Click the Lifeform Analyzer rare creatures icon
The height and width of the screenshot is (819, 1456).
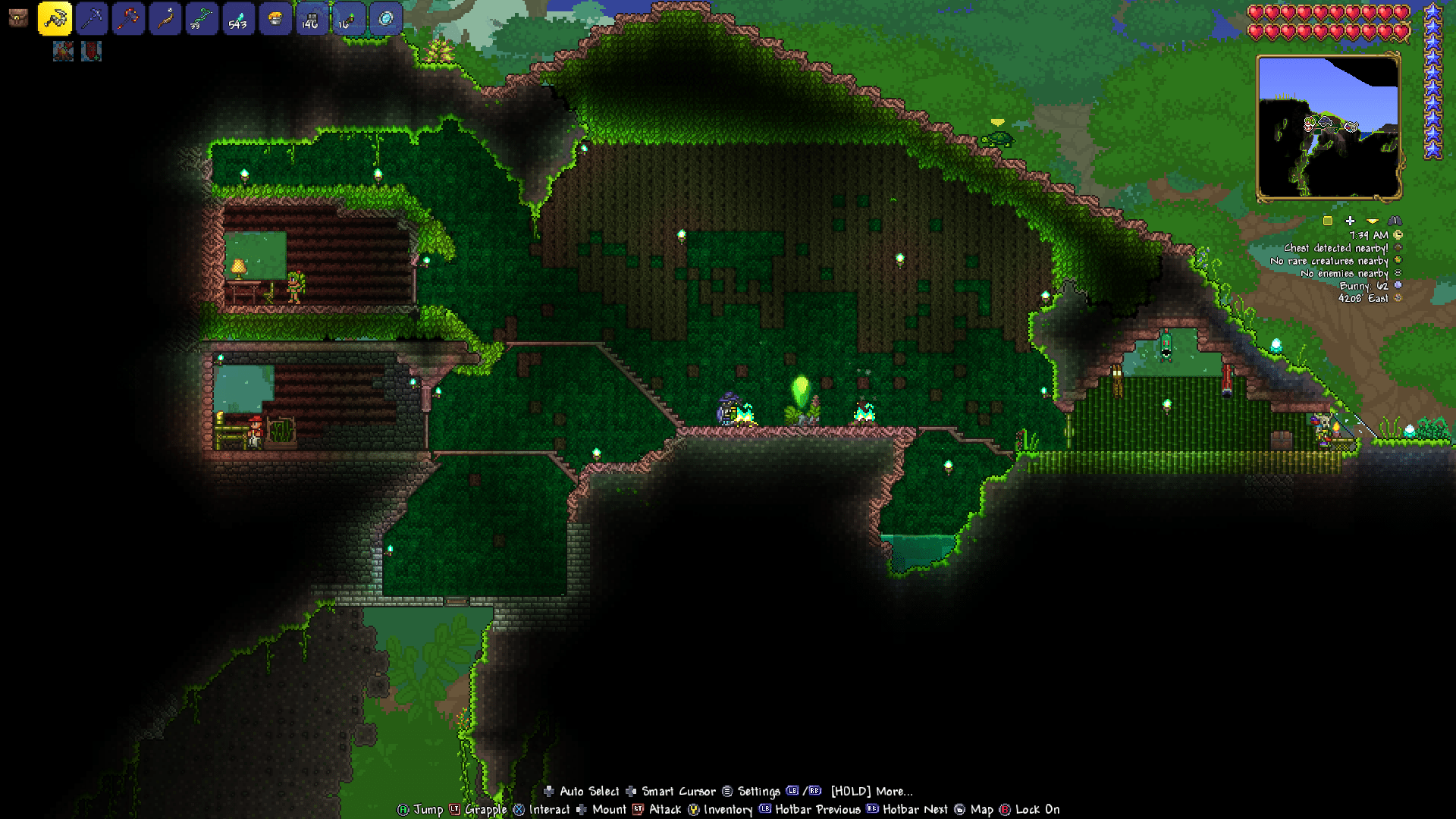pyautogui.click(x=1398, y=260)
